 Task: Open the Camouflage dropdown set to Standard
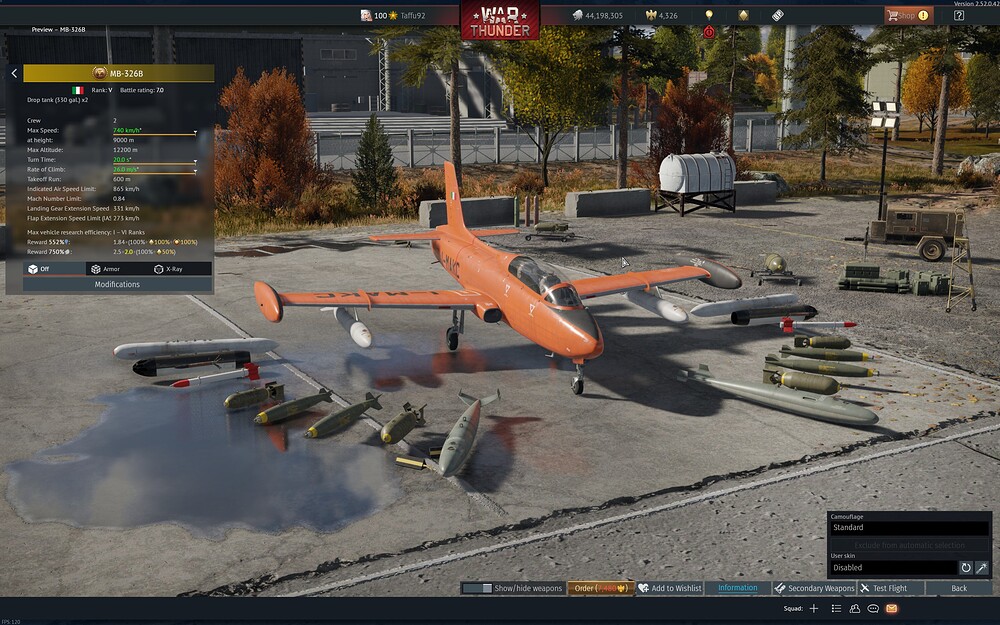[x=908, y=528]
